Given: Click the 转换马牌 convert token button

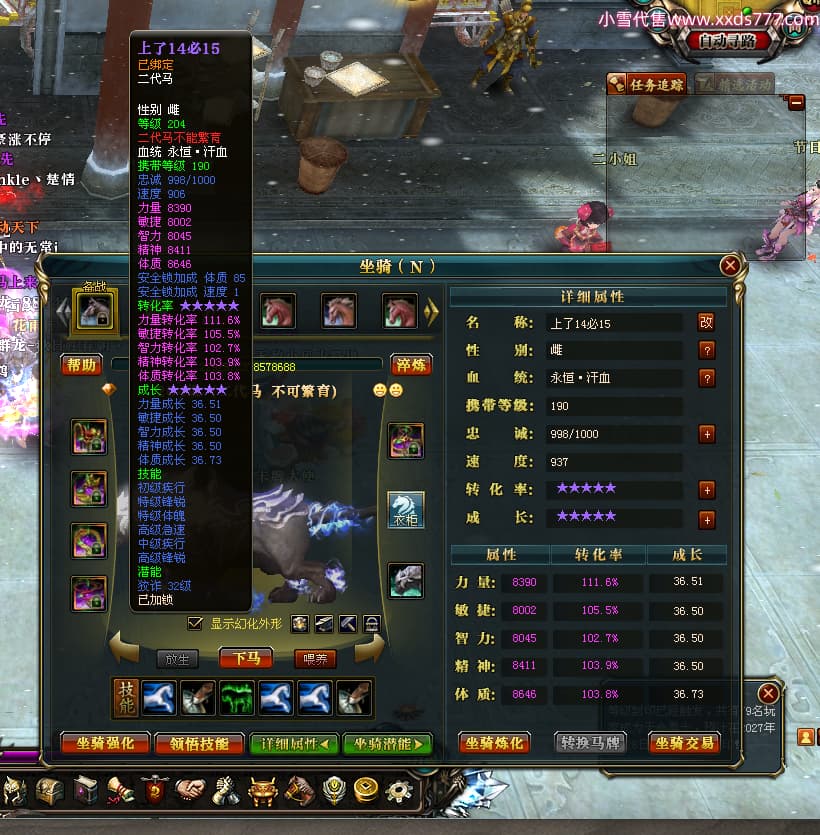Looking at the screenshot, I should [x=591, y=743].
